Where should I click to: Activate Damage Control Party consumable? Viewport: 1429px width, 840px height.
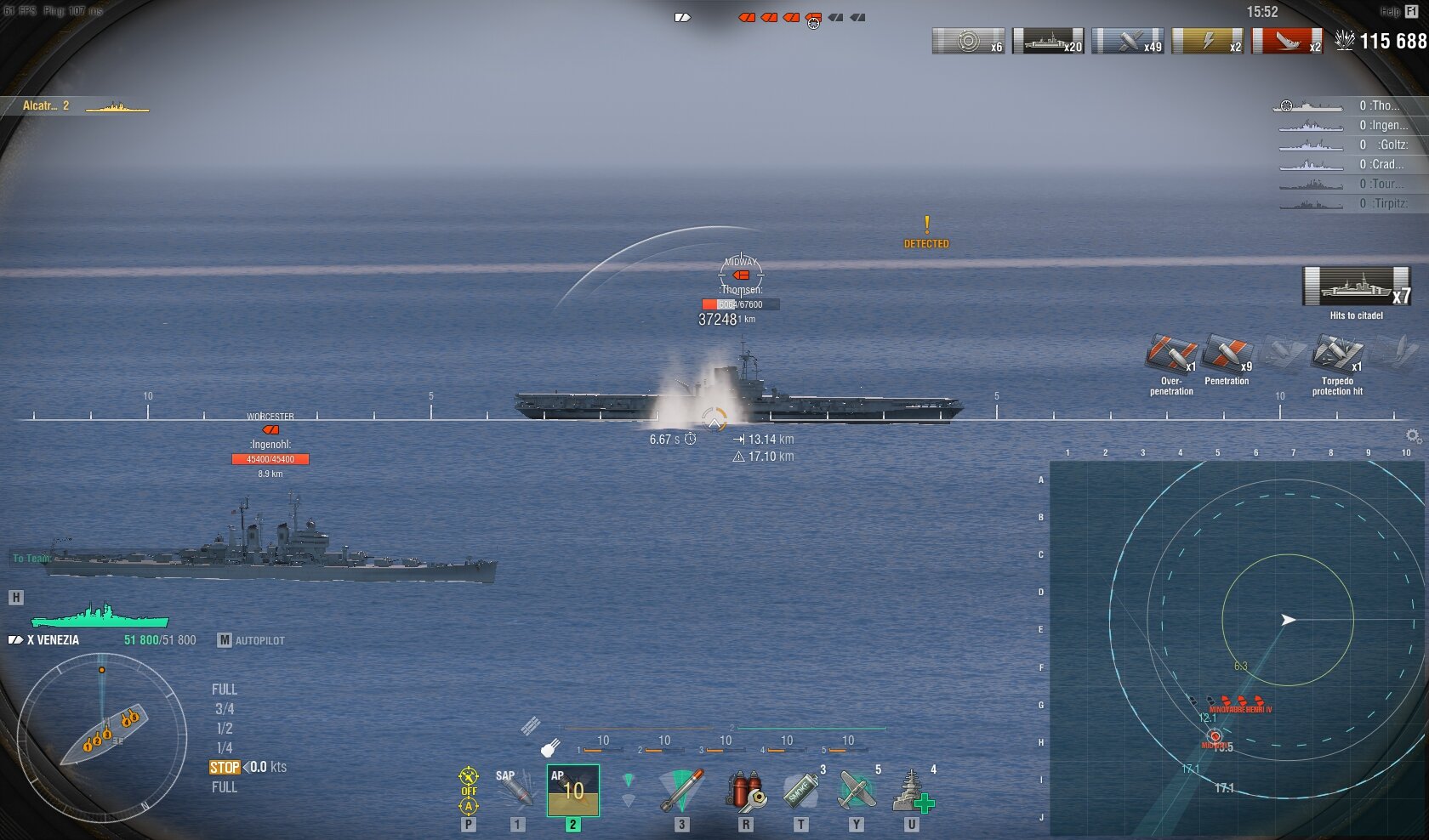pos(745,791)
